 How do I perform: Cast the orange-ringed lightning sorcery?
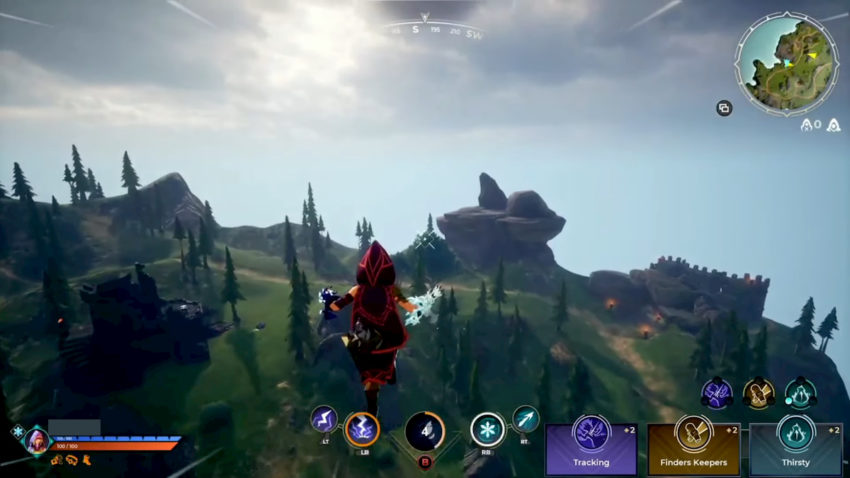click(361, 429)
